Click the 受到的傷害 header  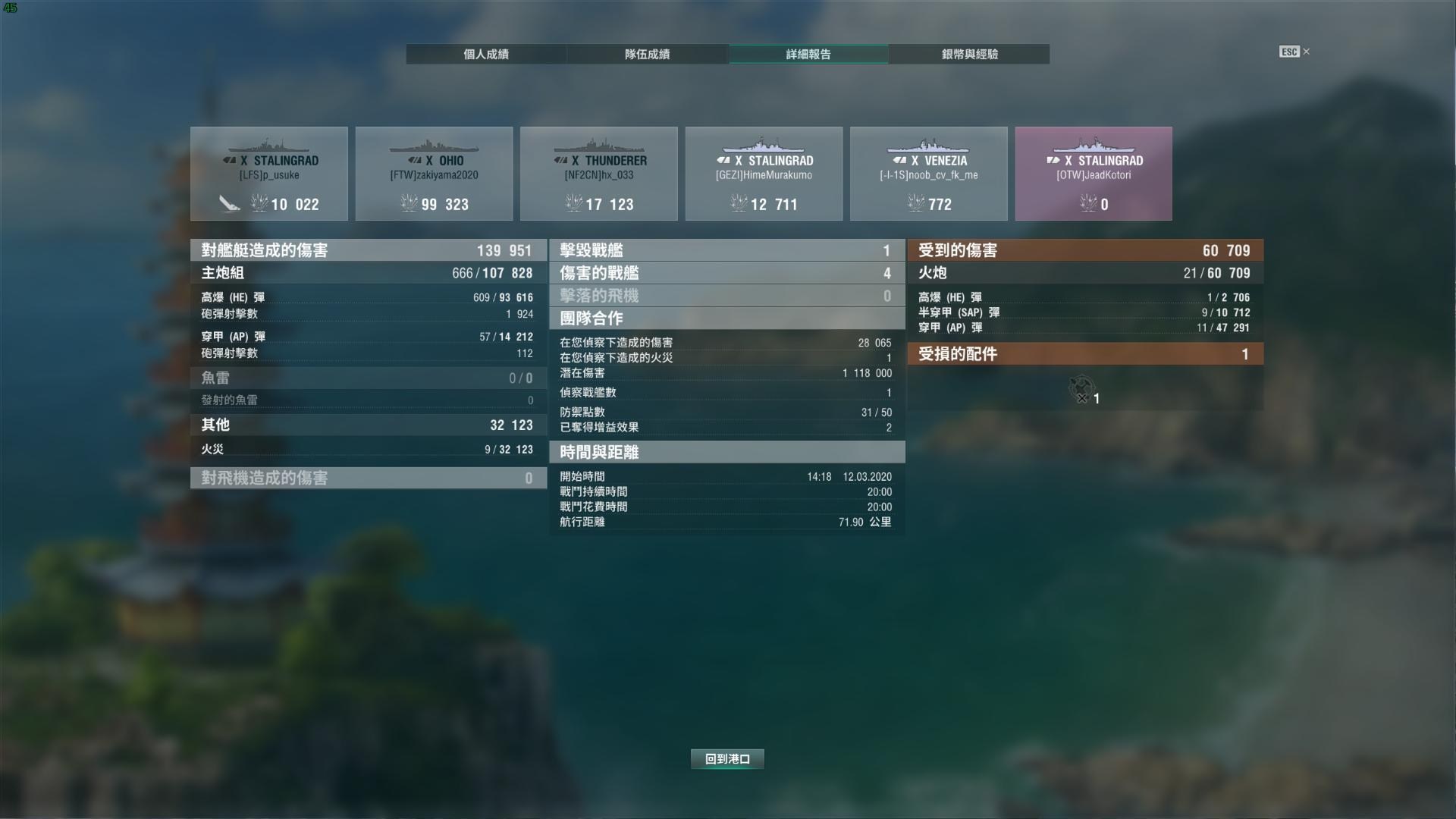tap(1084, 250)
